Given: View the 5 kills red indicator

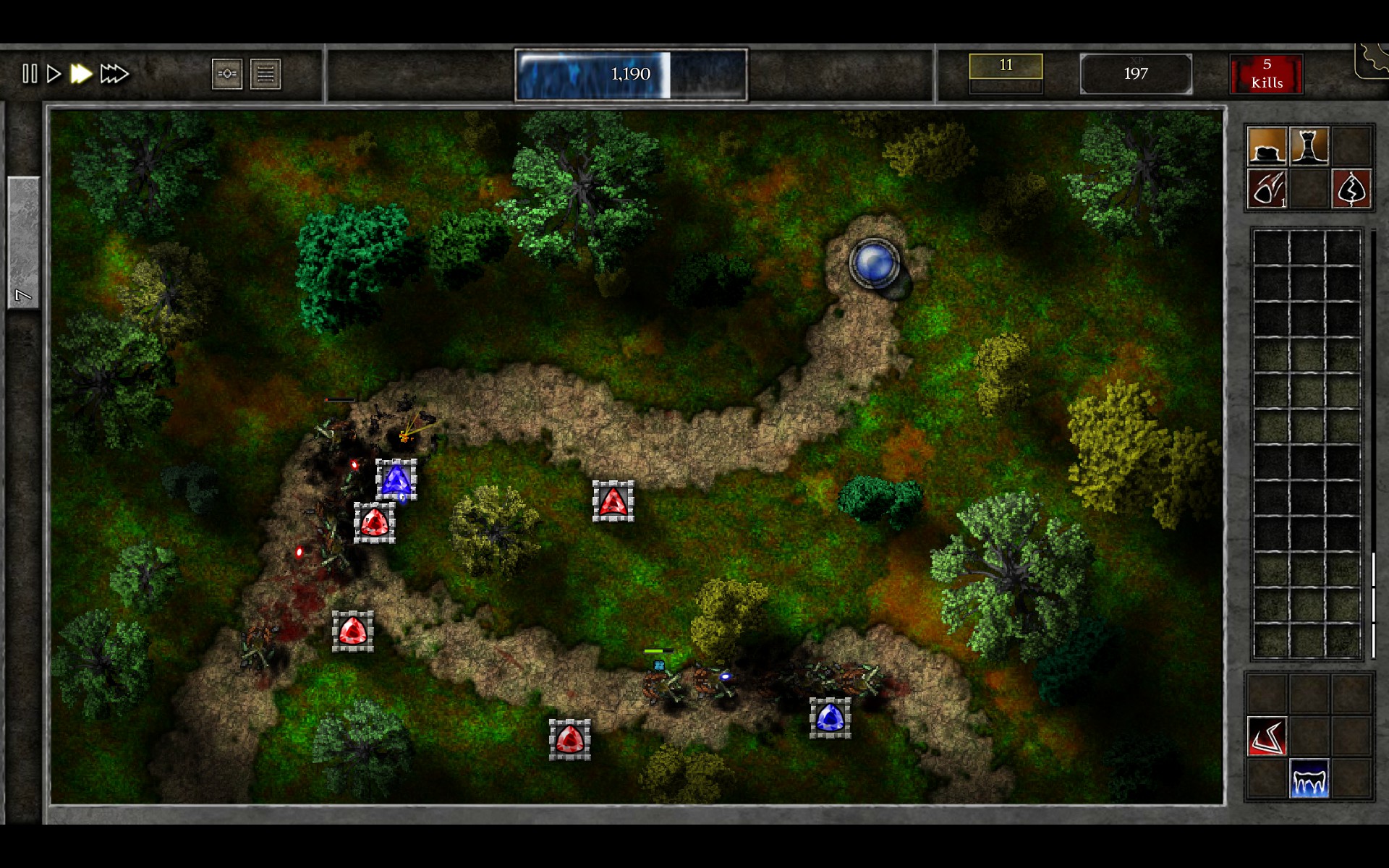Looking at the screenshot, I should [x=1267, y=73].
